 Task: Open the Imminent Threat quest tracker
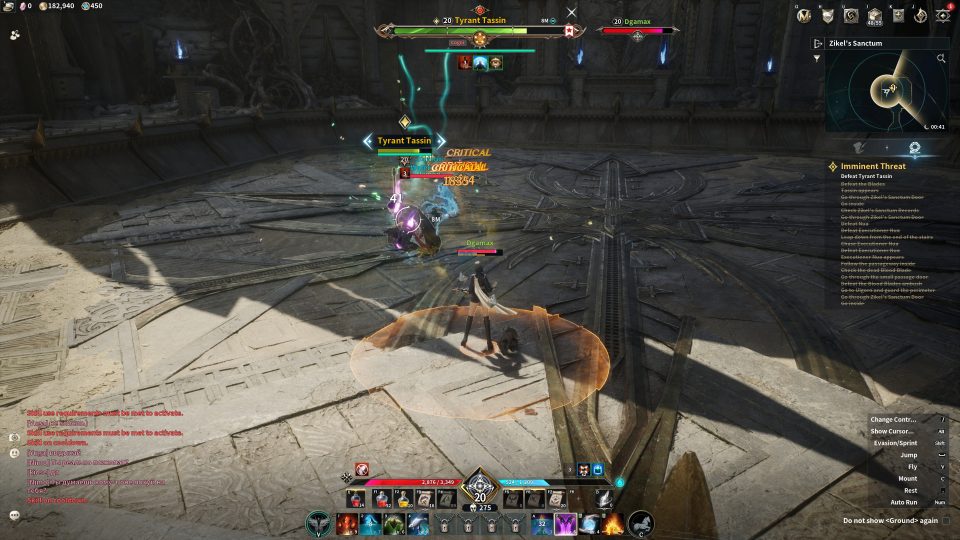(873, 166)
